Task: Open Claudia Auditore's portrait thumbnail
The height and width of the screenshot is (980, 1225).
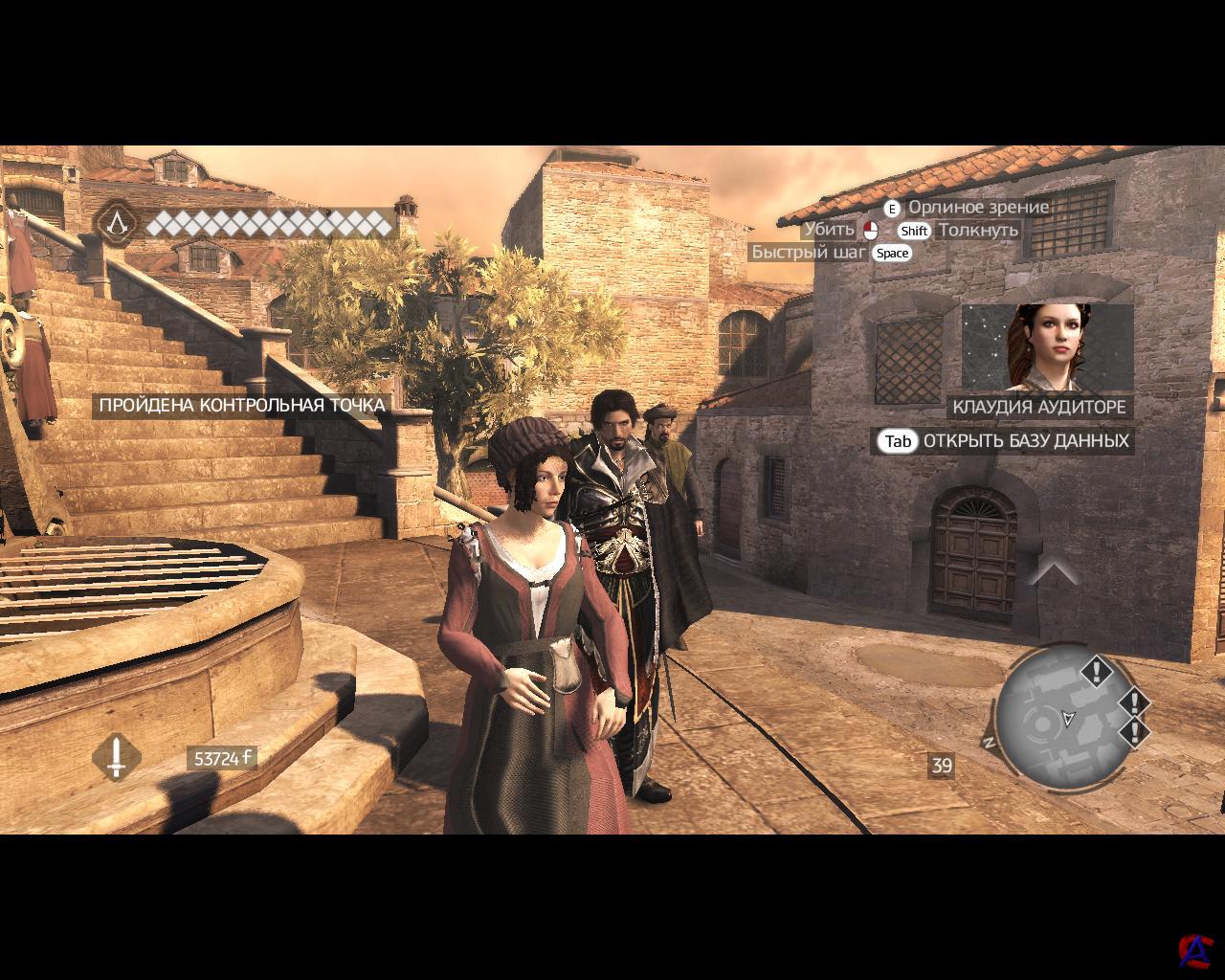Action: (1047, 347)
